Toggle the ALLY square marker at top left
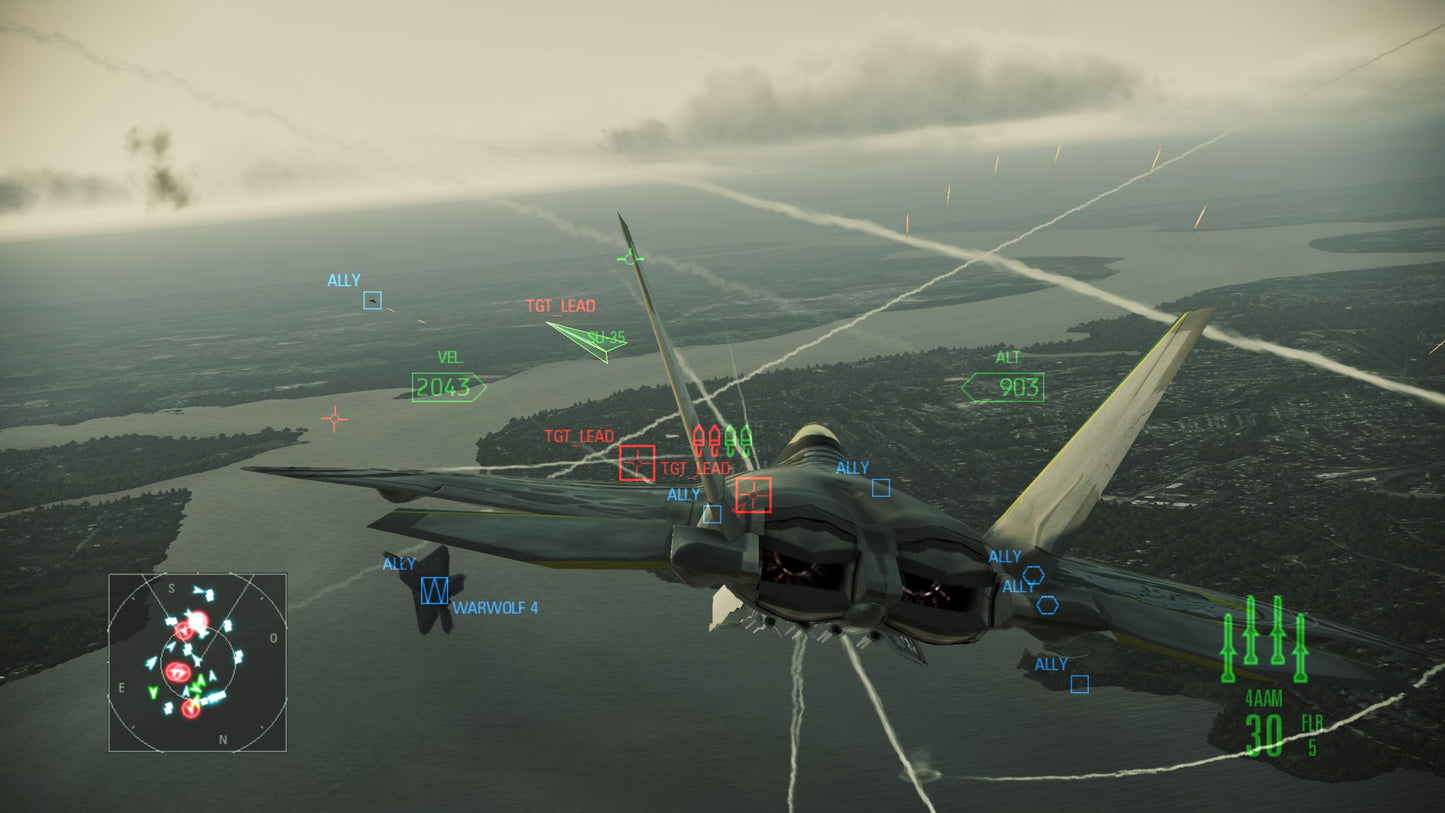 pyautogui.click(x=372, y=300)
